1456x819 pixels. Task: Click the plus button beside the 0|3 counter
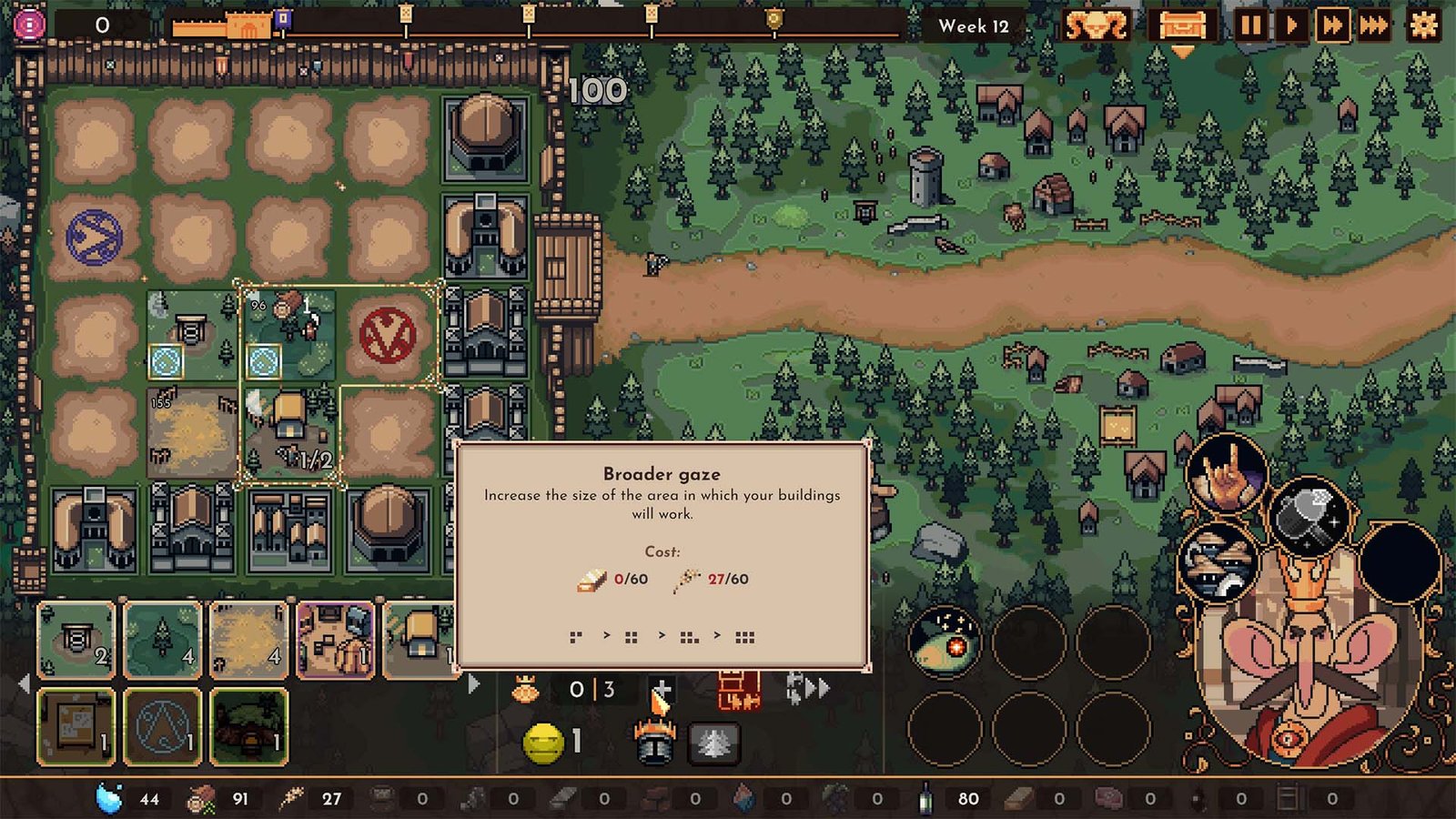click(x=662, y=691)
